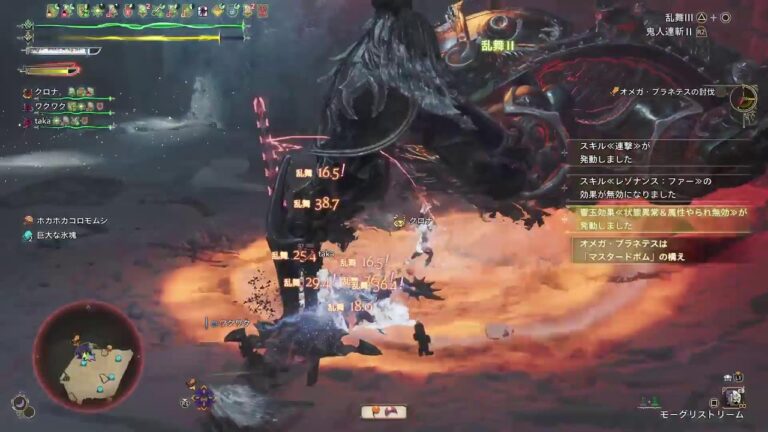The height and width of the screenshot is (432, 768).
Task: Click the first status buff icon
Action: click(x=53, y=11)
